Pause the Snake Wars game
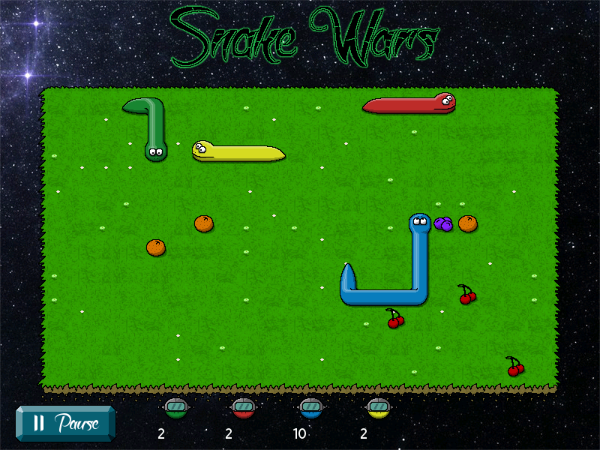The height and width of the screenshot is (450, 600). [x=66, y=422]
